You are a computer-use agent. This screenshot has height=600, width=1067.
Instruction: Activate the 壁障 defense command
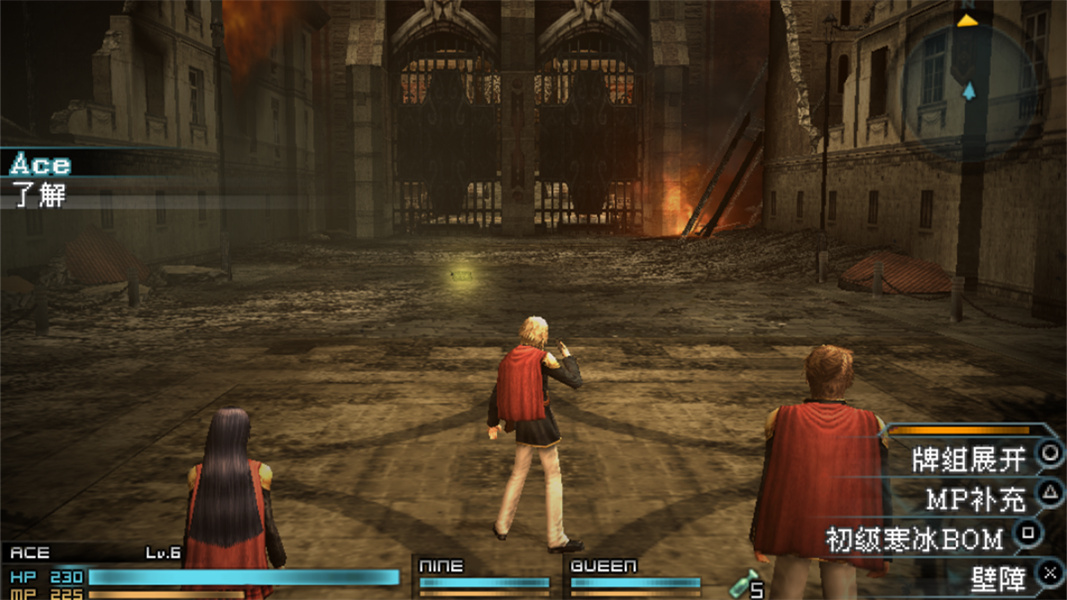(x=997, y=579)
